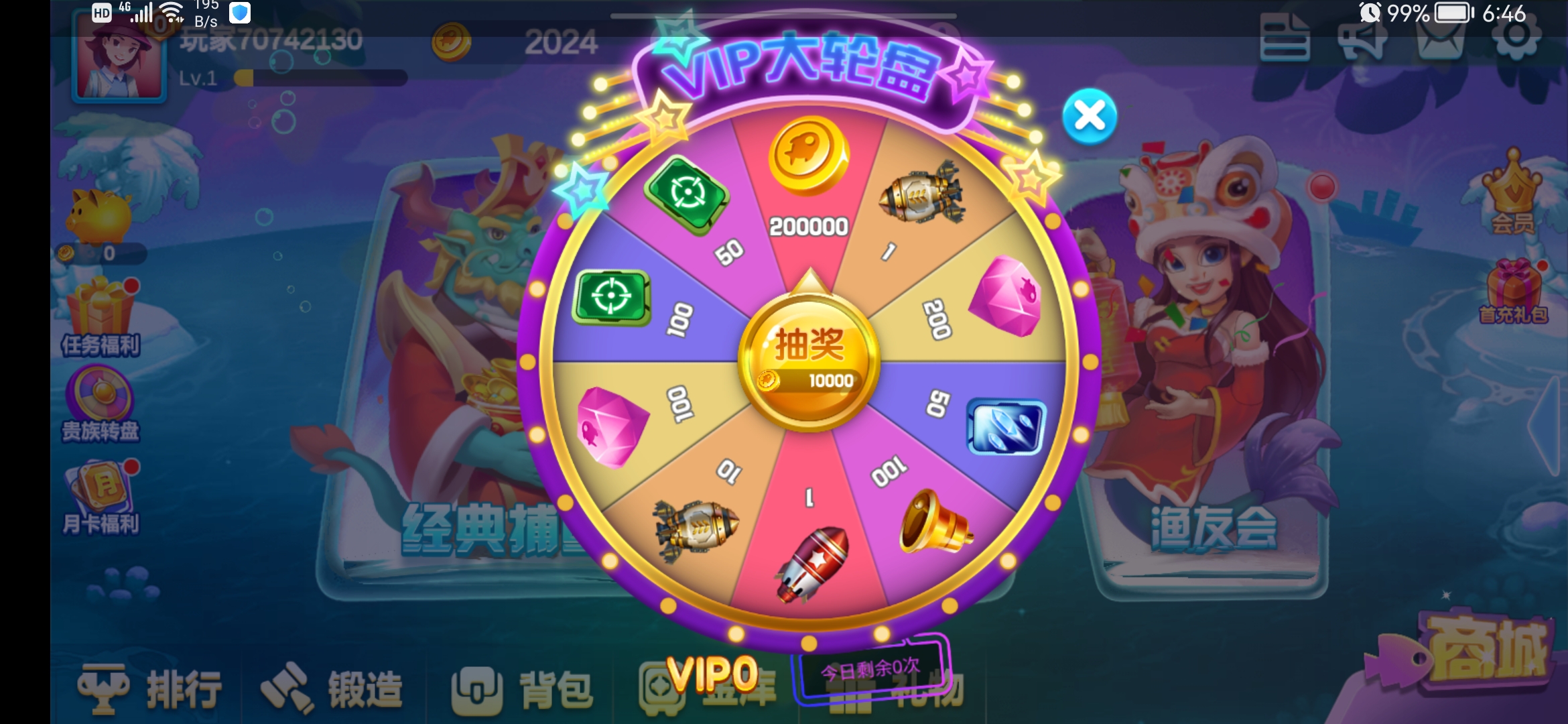1568x724 pixels.
Task: Open the 背包 backpack
Action: coord(523,688)
